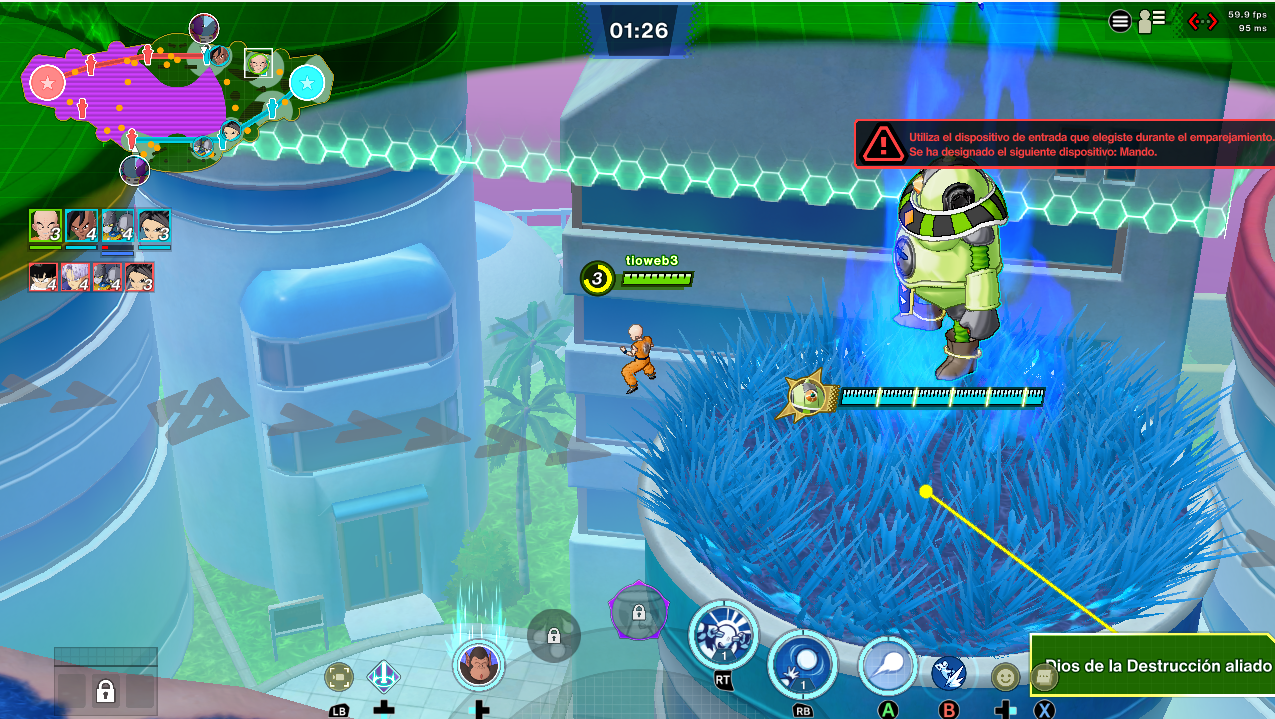Click the Dios de la Destrucción aliado banner
This screenshot has height=719, width=1275.
(x=1155, y=665)
